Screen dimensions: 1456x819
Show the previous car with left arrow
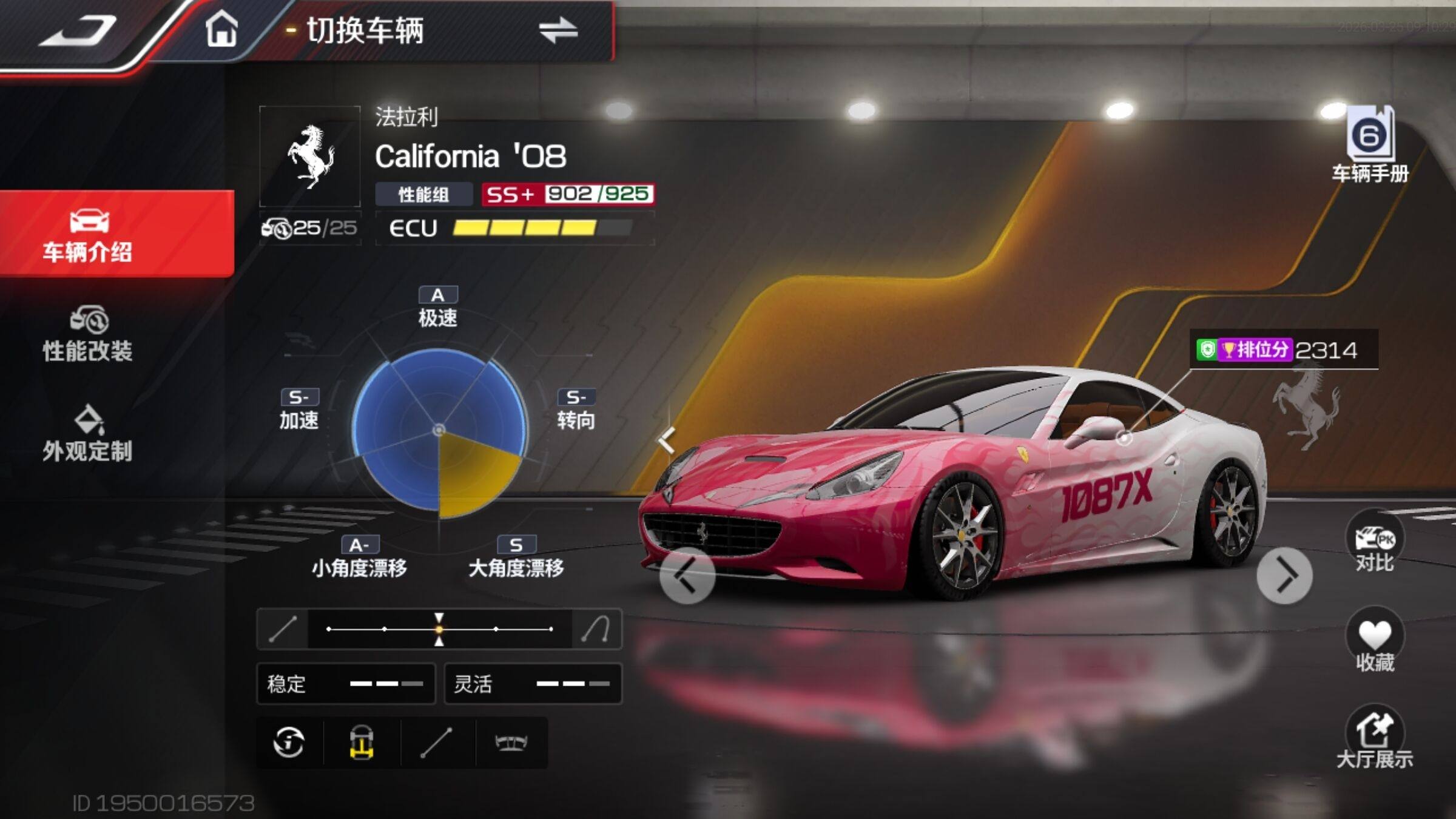(x=687, y=575)
